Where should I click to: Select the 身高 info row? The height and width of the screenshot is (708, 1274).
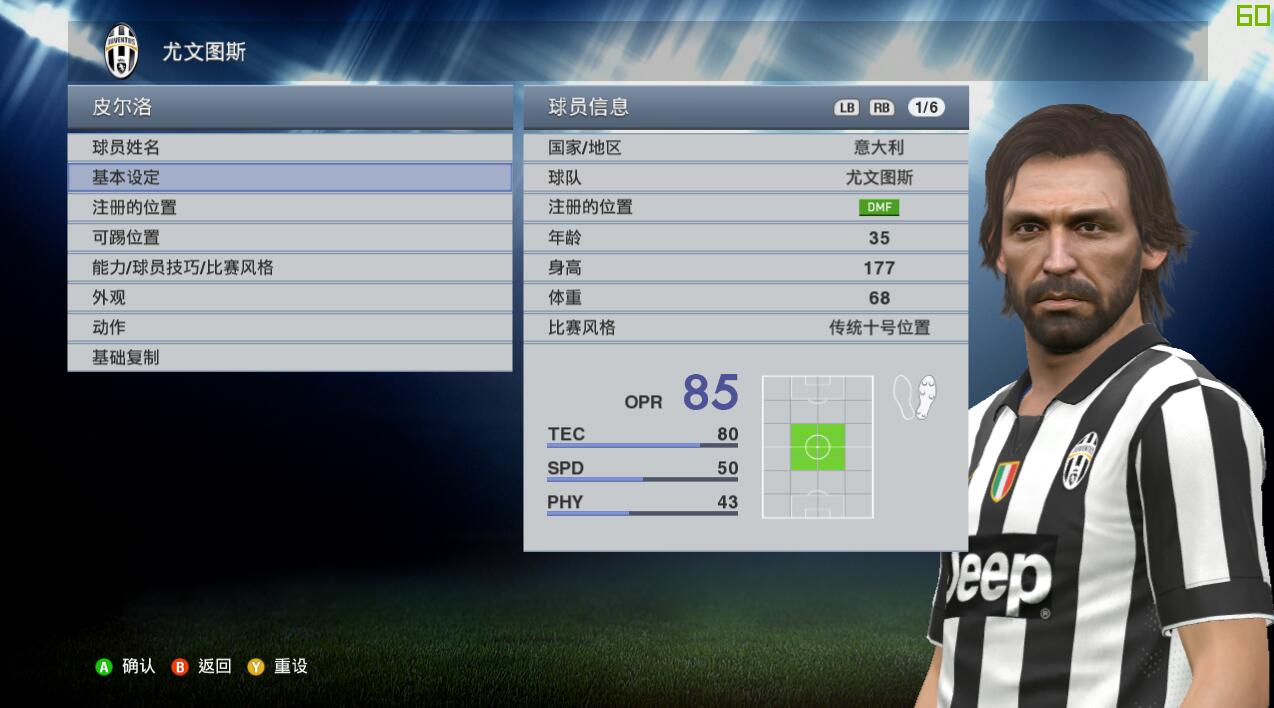[745, 268]
